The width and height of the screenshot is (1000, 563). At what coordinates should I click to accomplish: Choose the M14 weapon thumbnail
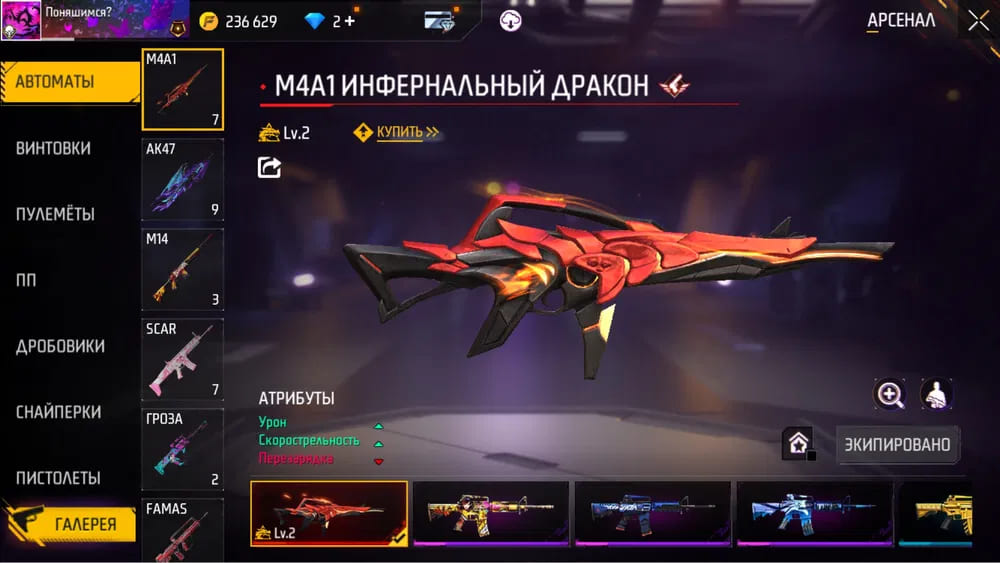coord(182,269)
